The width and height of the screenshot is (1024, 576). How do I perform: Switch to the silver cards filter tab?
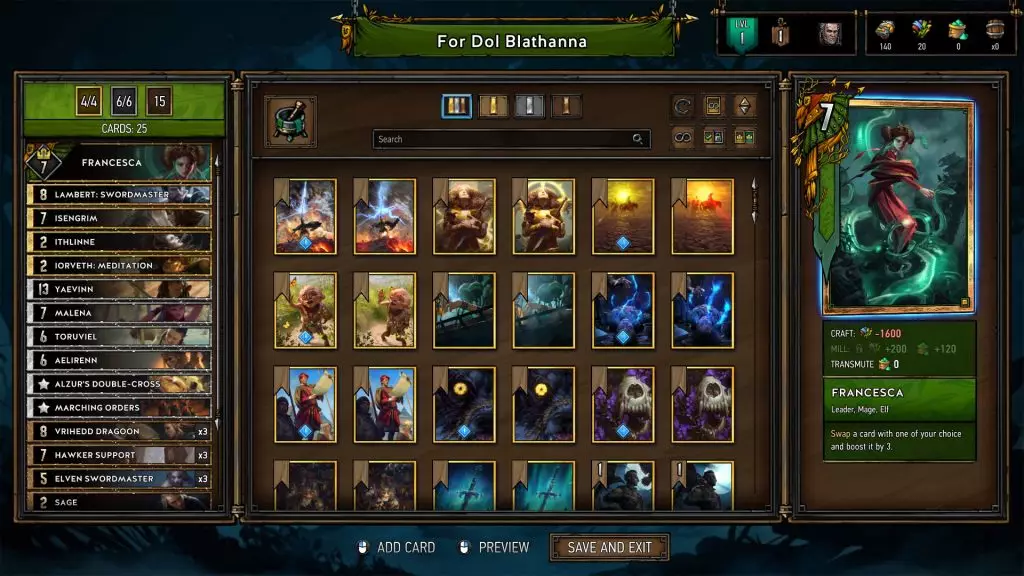coord(530,106)
